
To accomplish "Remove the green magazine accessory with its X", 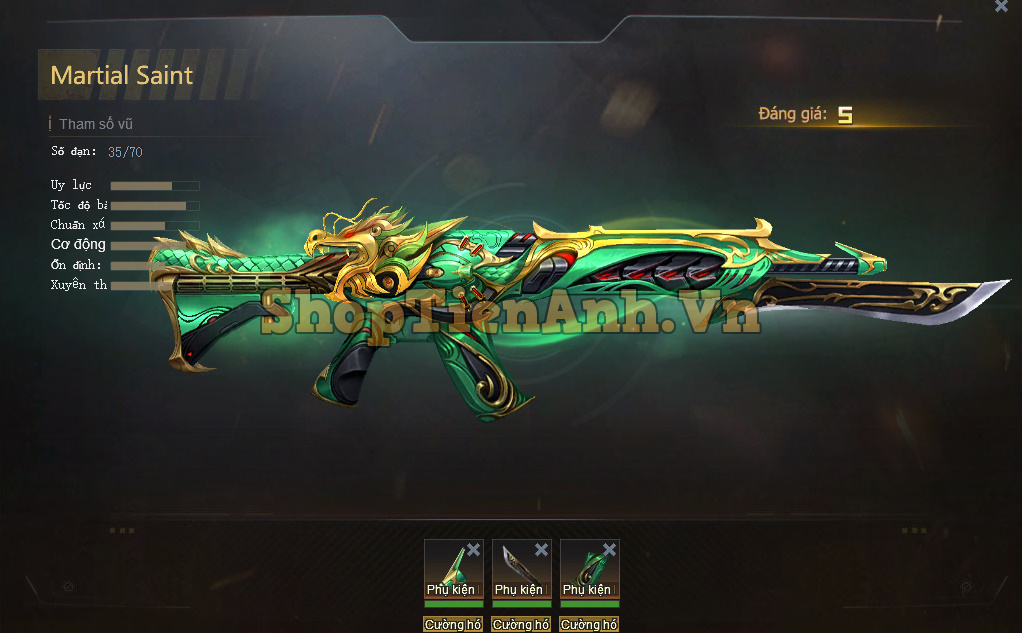I will coord(609,550).
